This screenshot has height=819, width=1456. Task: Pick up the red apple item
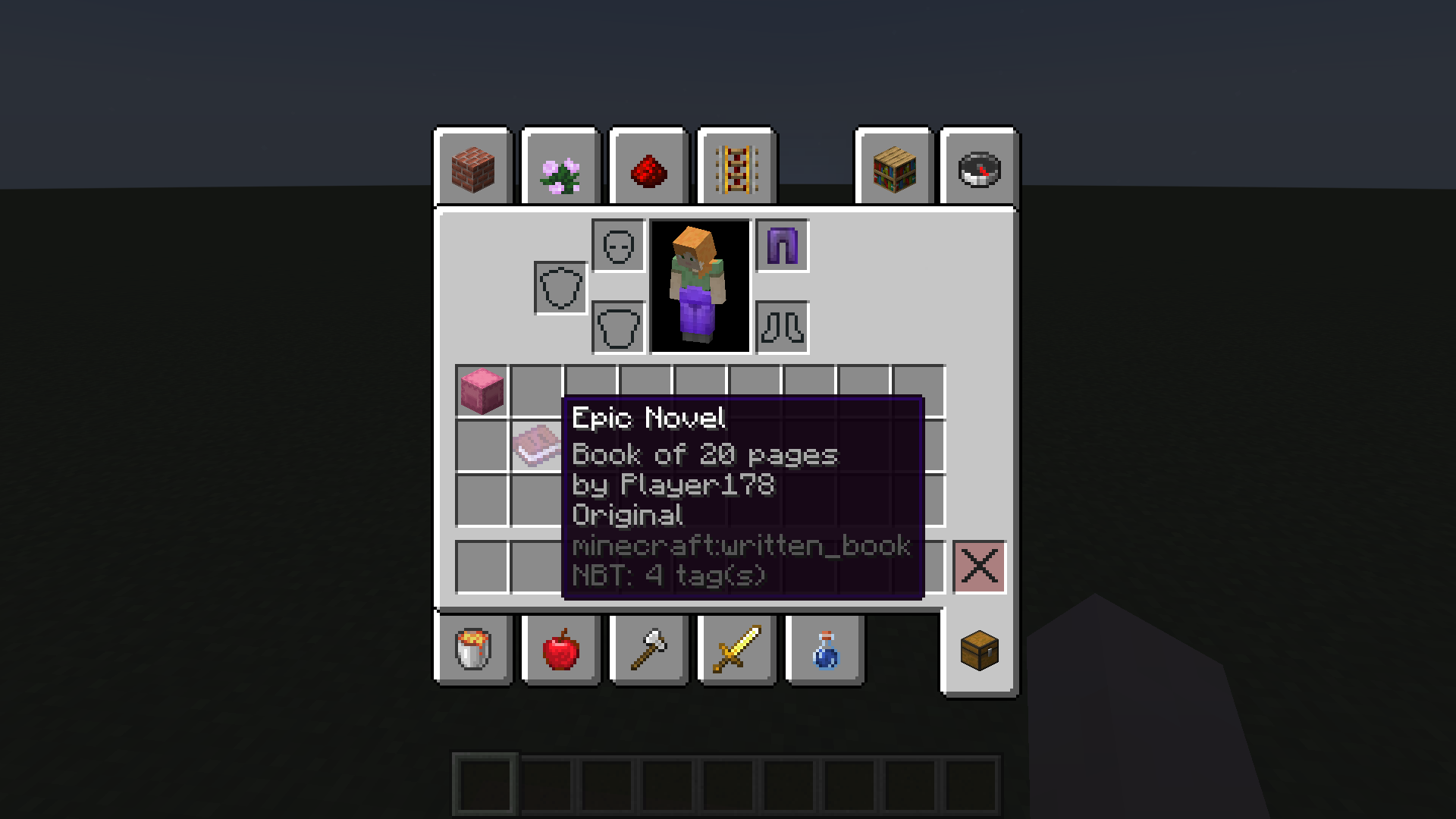(560, 651)
